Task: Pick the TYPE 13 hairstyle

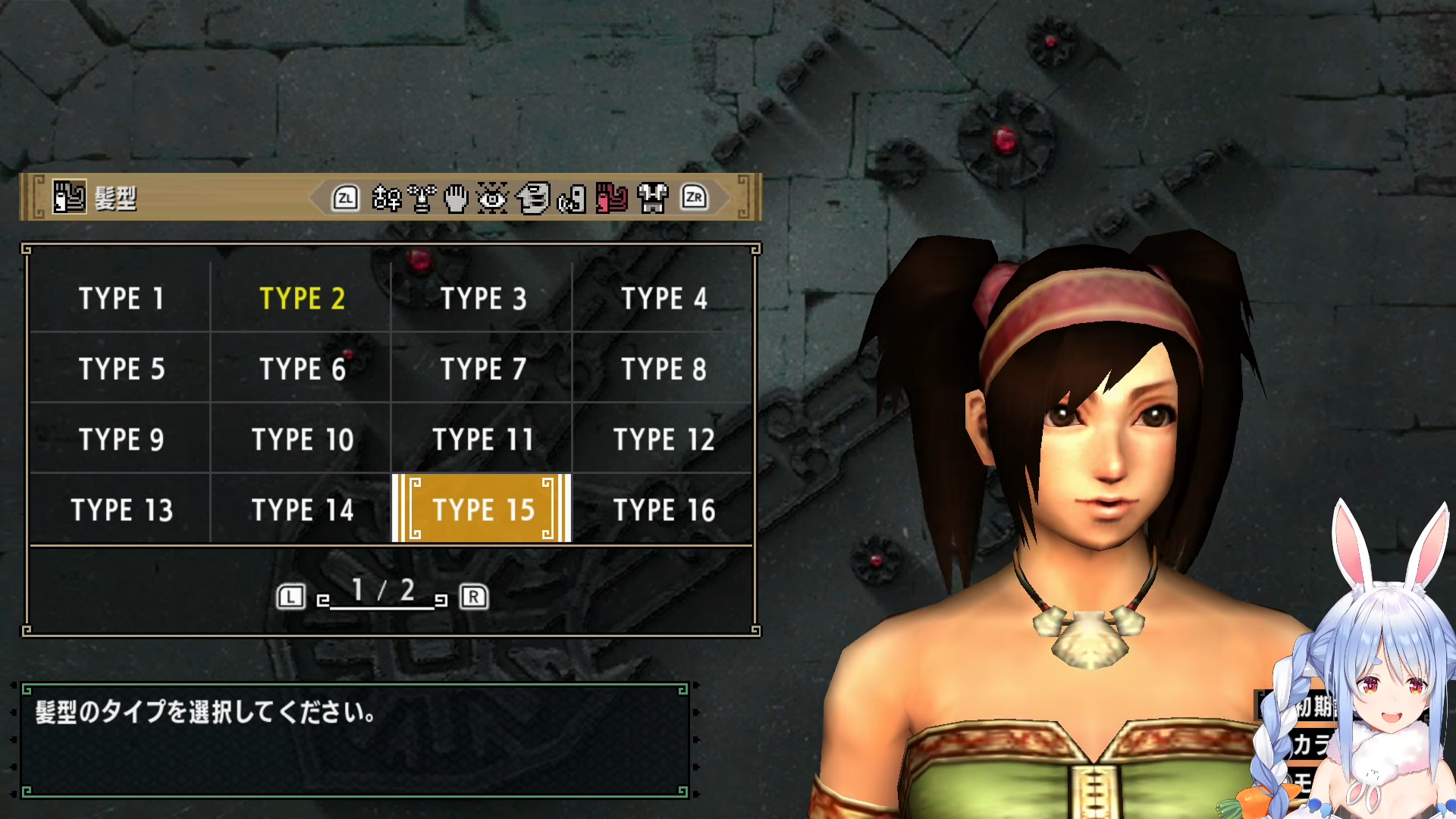Action: pyautogui.click(x=121, y=510)
